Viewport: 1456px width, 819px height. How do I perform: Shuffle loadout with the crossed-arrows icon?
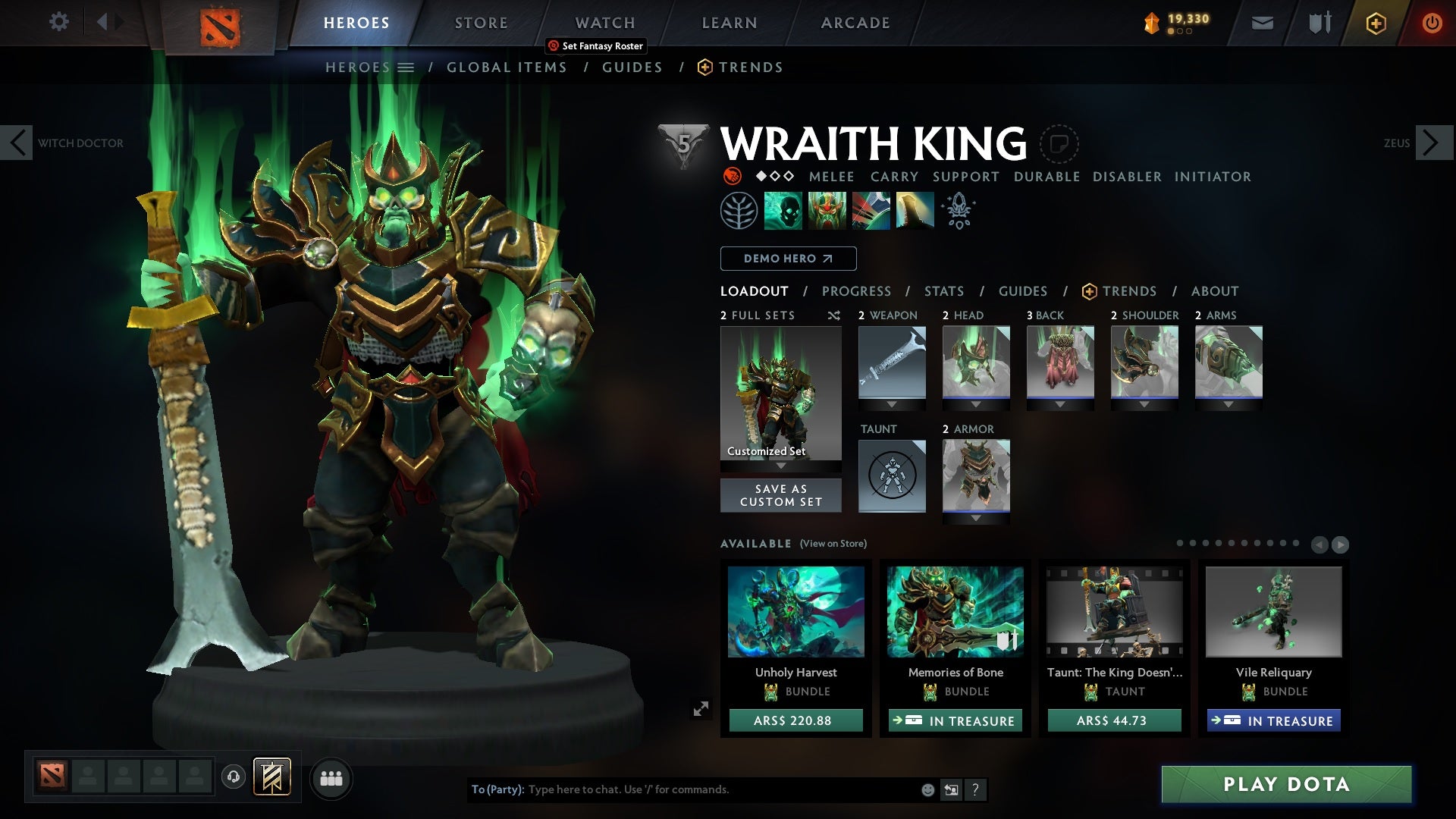(x=834, y=316)
